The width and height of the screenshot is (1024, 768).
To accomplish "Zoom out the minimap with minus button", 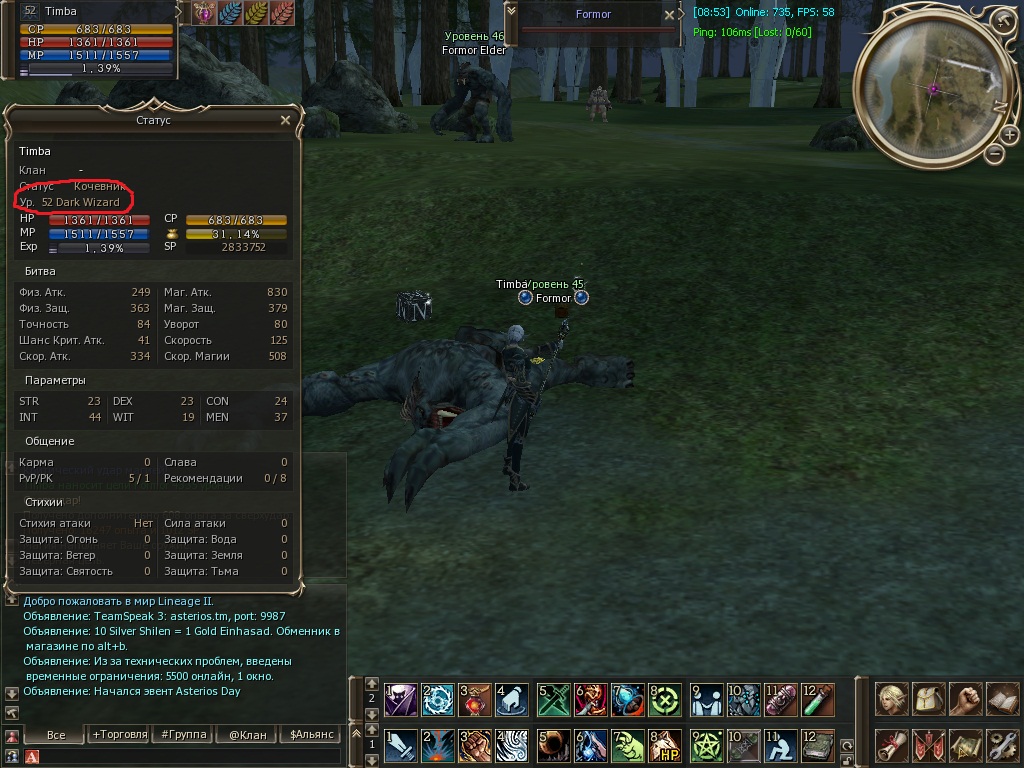I will [994, 154].
